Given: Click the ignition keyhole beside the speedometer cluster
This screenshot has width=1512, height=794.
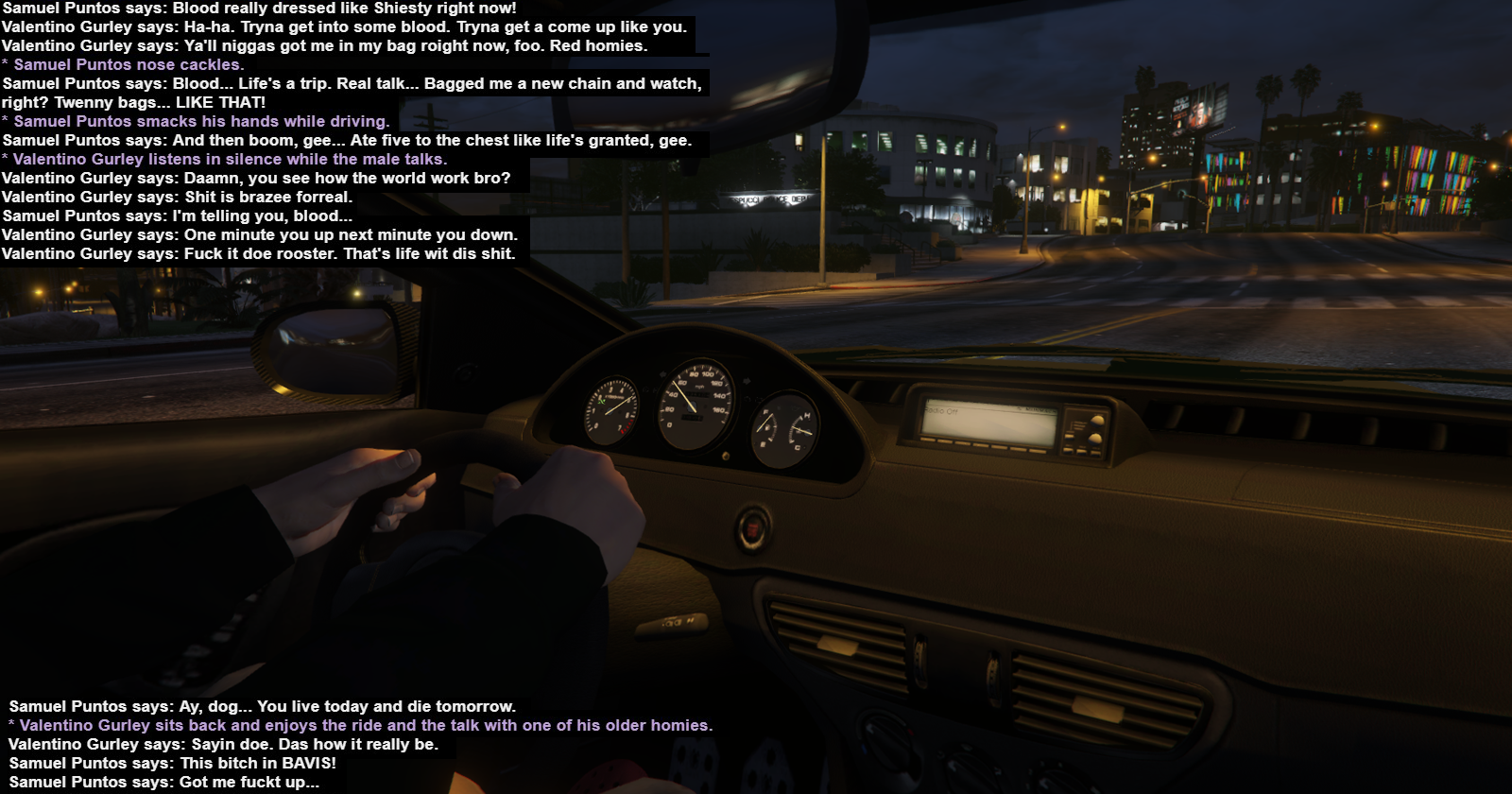Looking at the screenshot, I should tap(726, 455).
